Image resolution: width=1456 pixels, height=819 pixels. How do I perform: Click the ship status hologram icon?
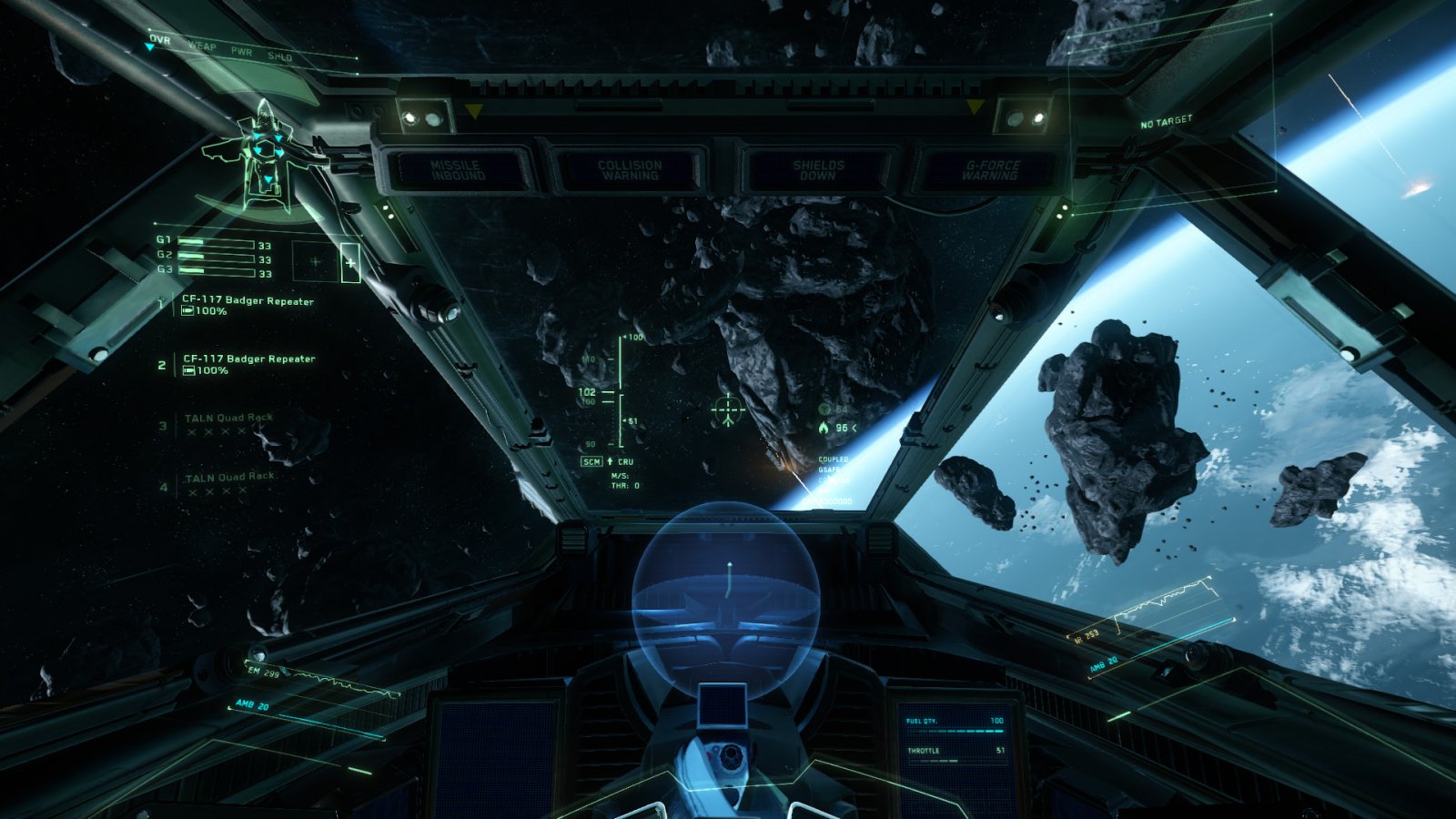pos(264,155)
